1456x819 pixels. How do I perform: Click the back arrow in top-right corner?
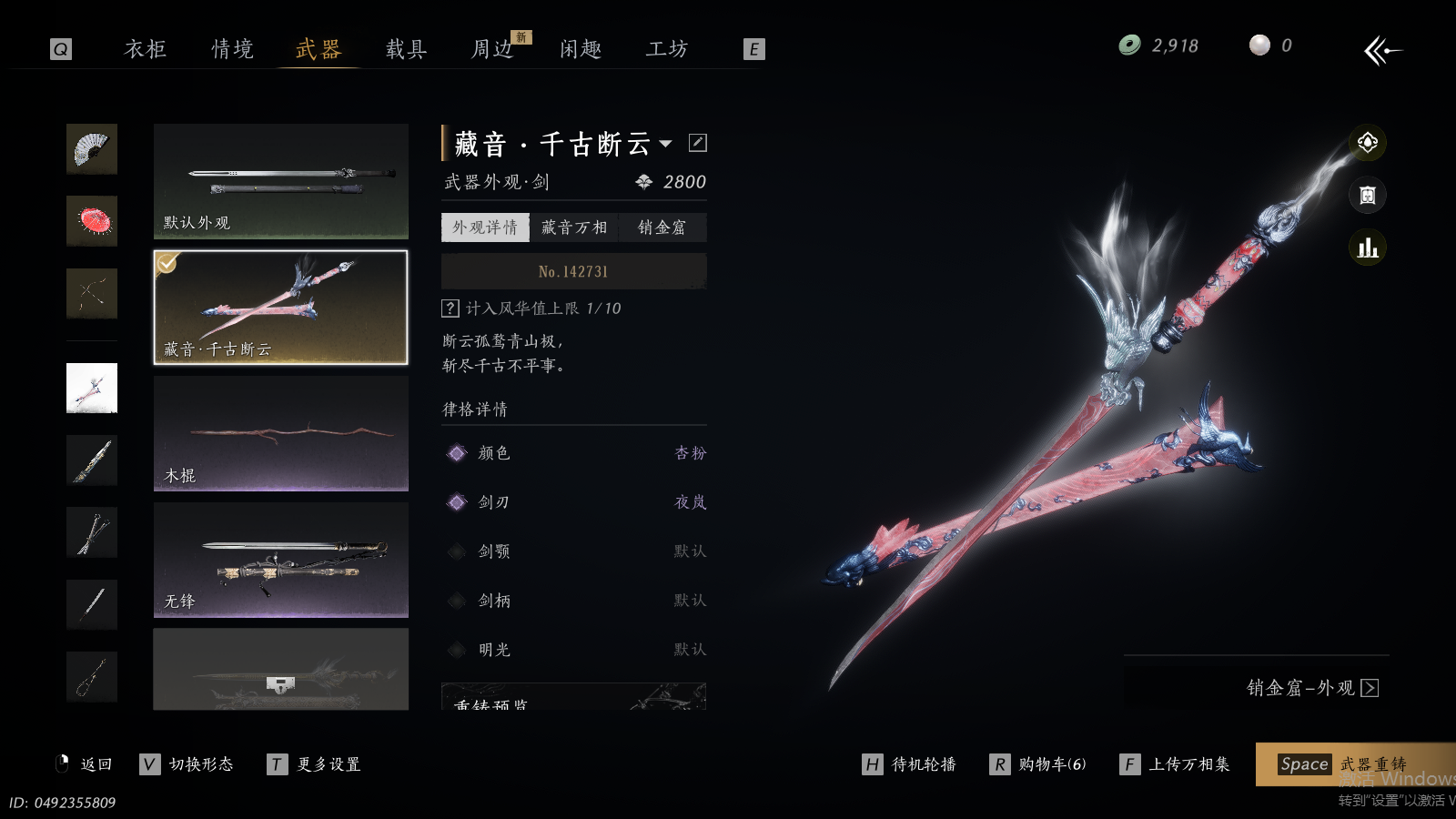pos(1382,50)
